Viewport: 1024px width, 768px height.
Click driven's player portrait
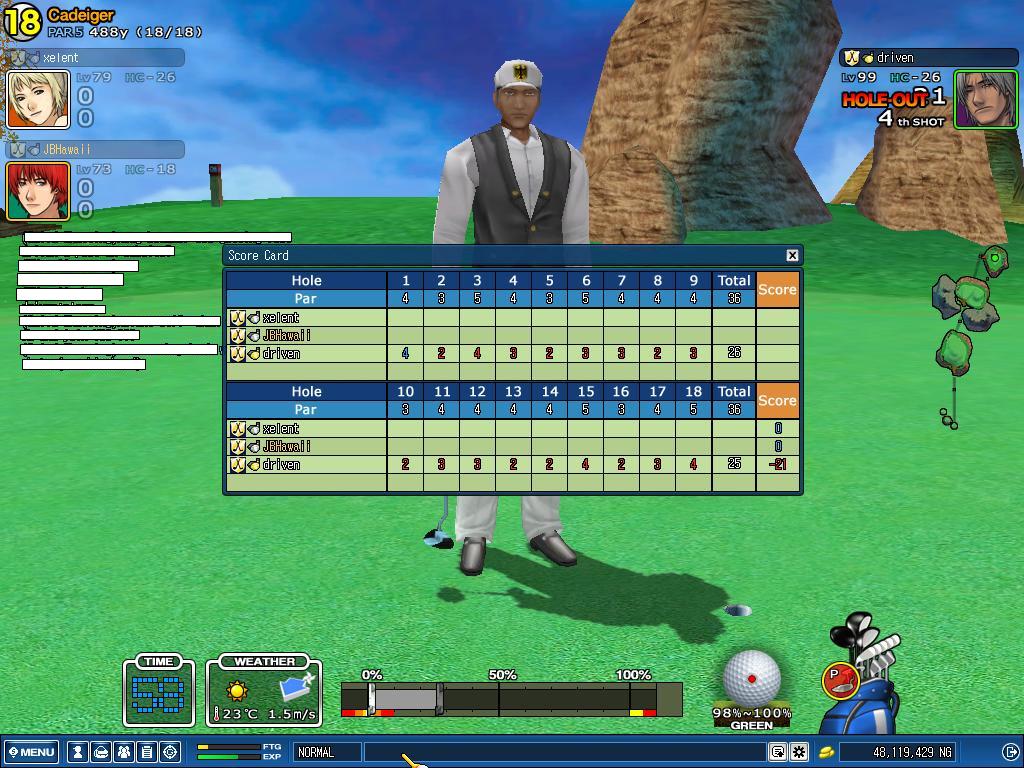point(985,99)
